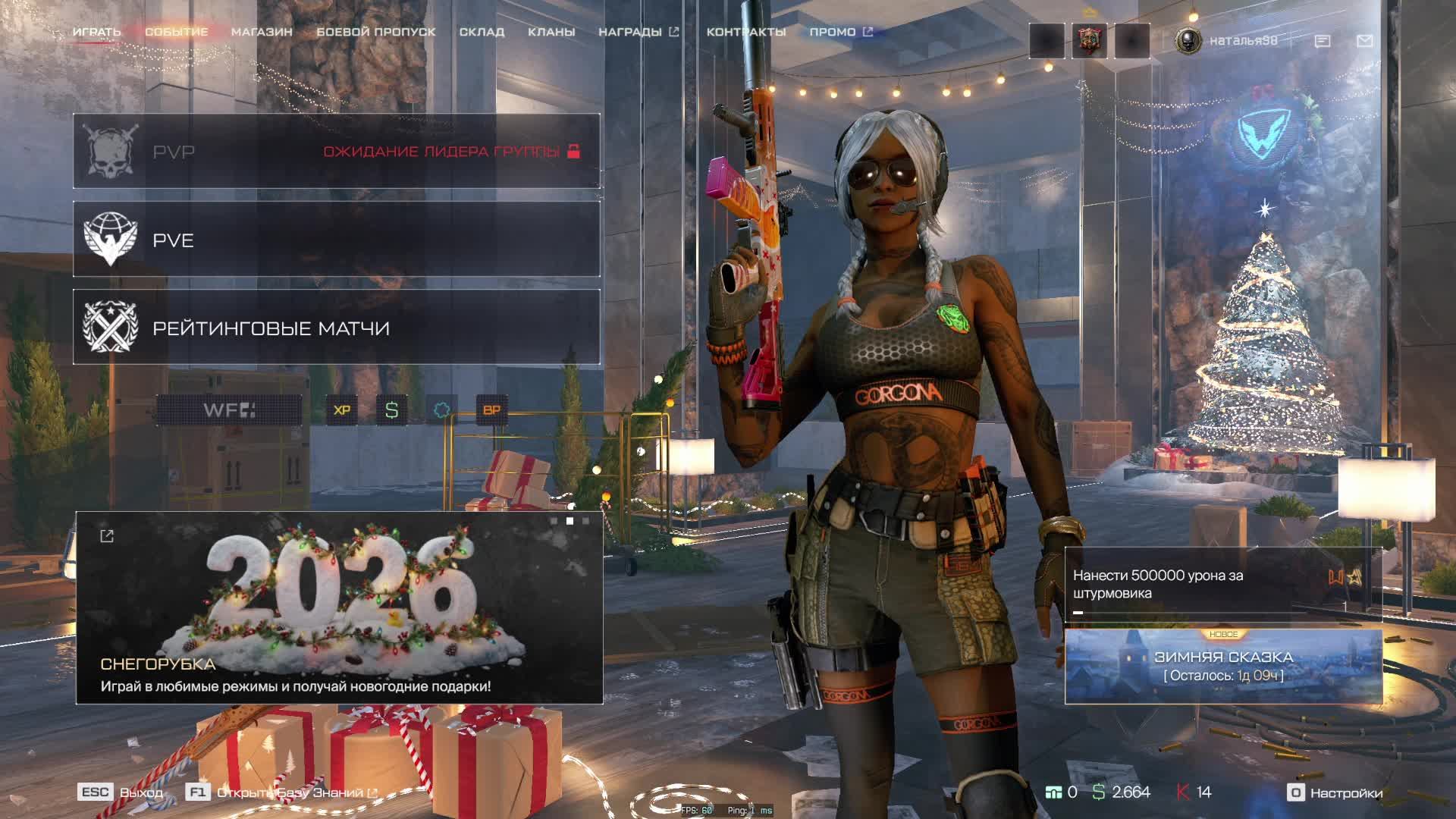Screen dimensions: 1456x819
Task: Open the НАГРАДЫ external link
Action: [638, 32]
